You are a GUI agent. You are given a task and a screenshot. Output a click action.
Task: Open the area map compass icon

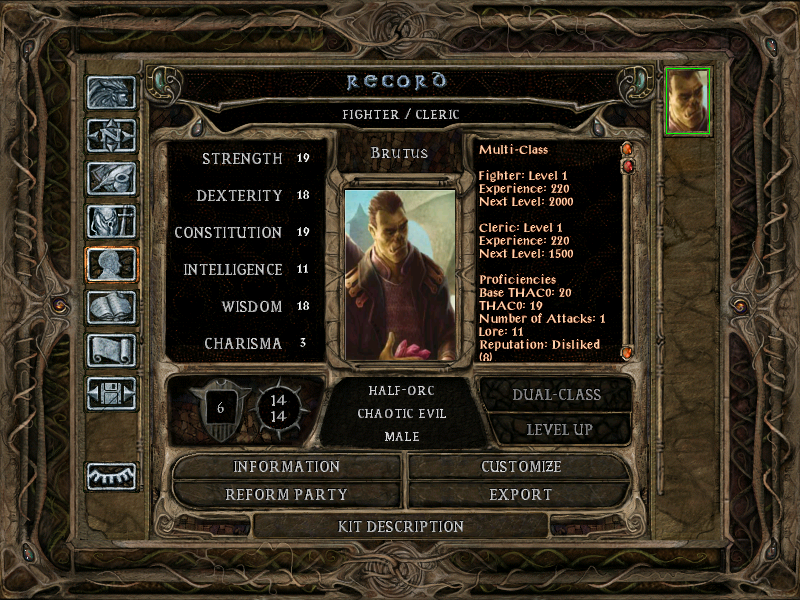111,135
